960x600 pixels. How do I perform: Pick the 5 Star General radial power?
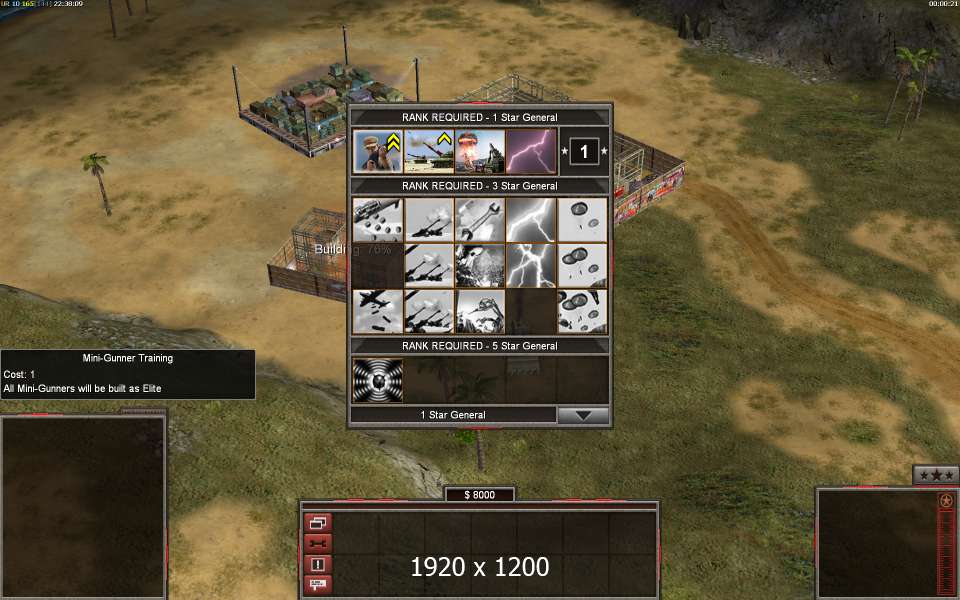(x=378, y=379)
